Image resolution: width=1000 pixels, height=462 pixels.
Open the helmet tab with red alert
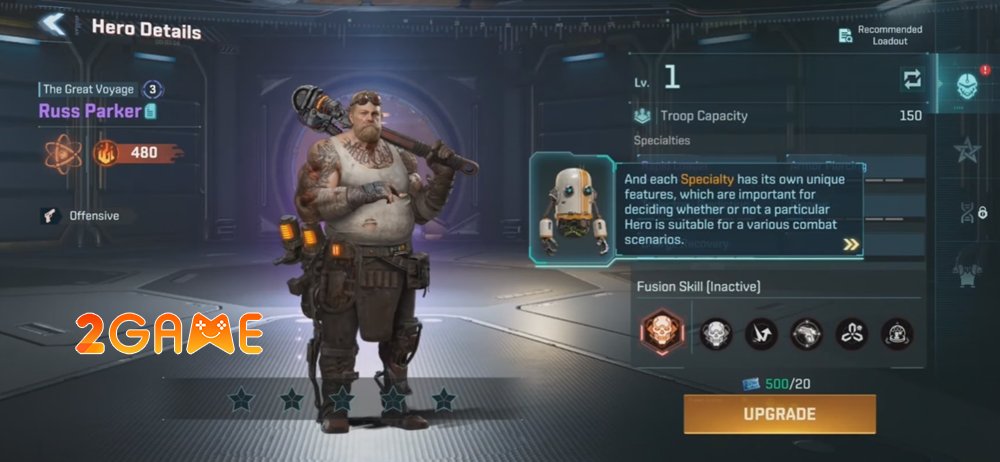[967, 84]
